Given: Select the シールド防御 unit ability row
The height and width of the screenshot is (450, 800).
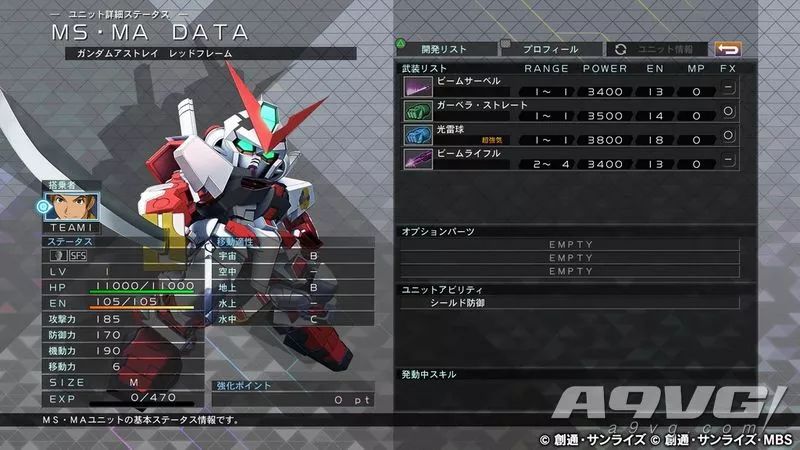Looking at the screenshot, I should point(570,301).
